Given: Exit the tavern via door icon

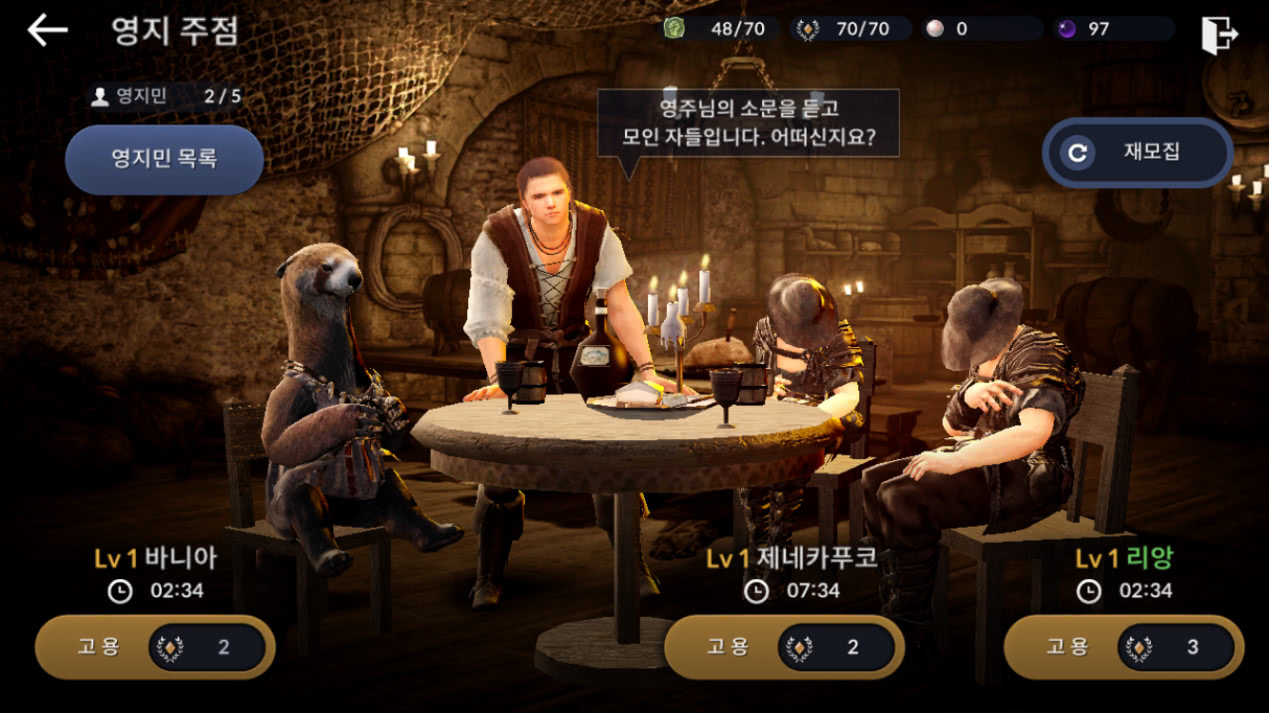Looking at the screenshot, I should click(1219, 35).
